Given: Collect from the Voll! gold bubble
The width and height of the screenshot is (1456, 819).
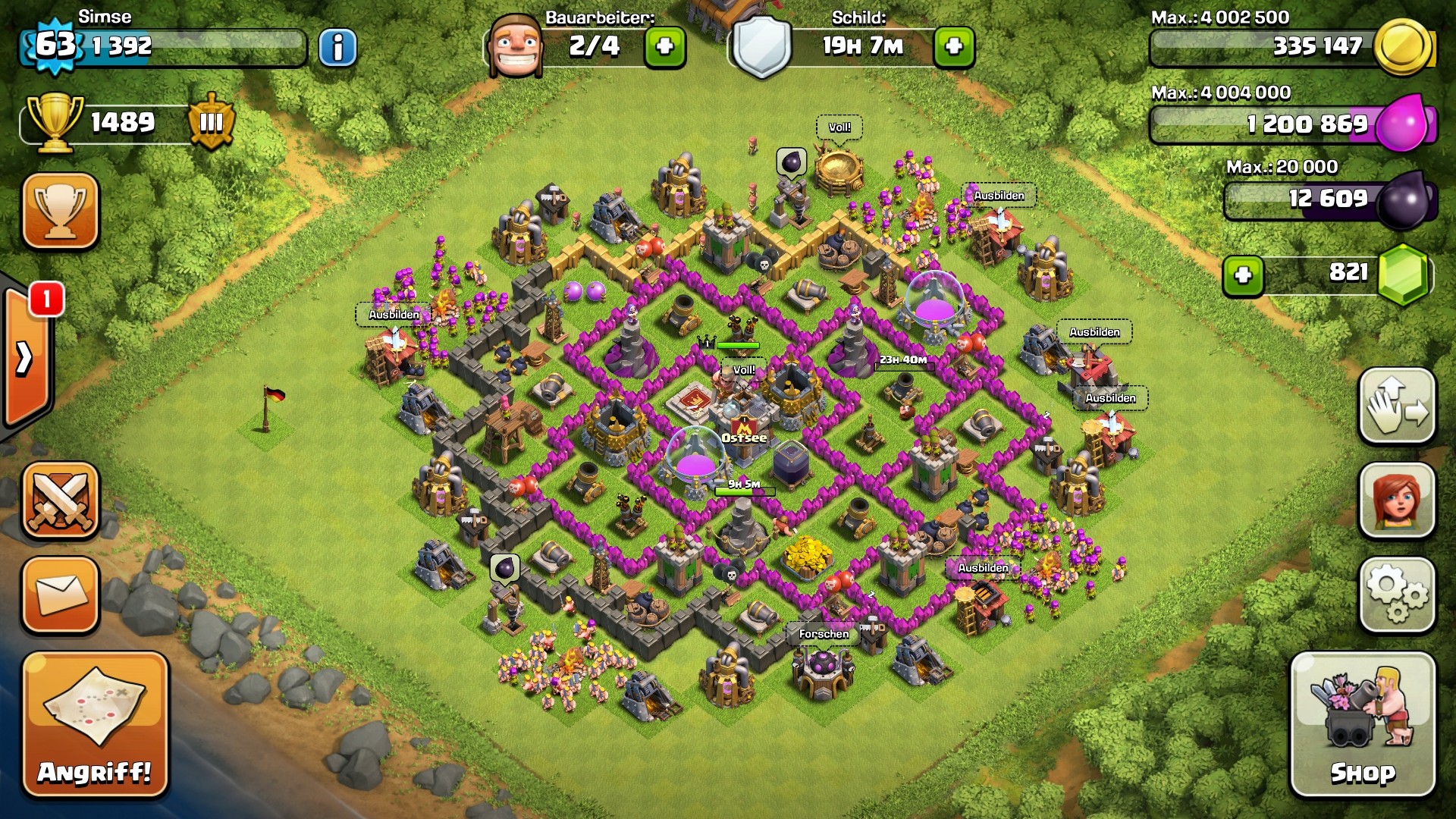Looking at the screenshot, I should (x=839, y=127).
